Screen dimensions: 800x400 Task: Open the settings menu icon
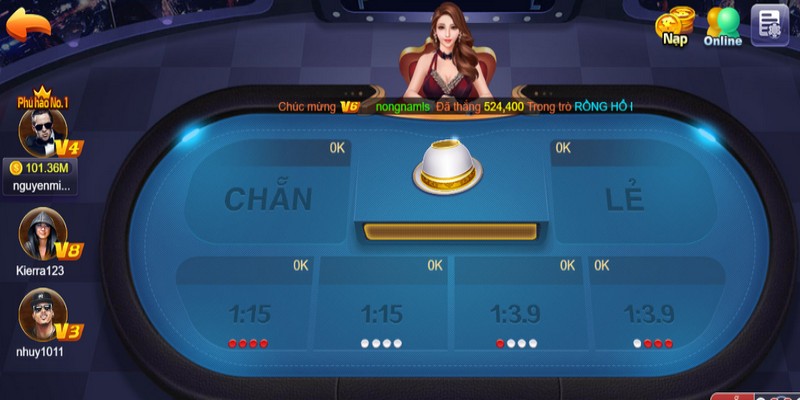[x=769, y=24]
